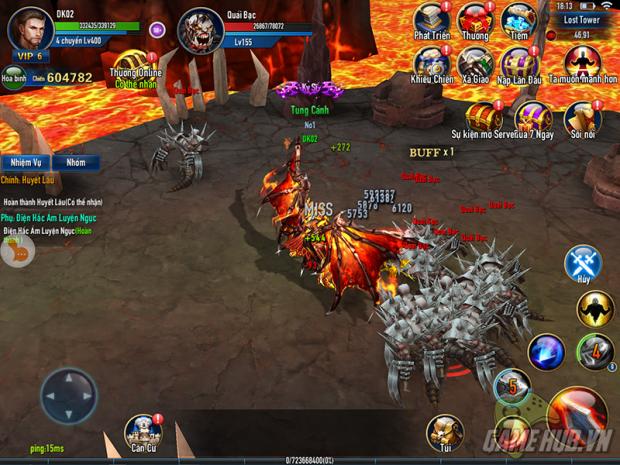Open the Tiệm diamond shop
Viewport: 620px width, 465px height.
pyautogui.click(x=517, y=21)
